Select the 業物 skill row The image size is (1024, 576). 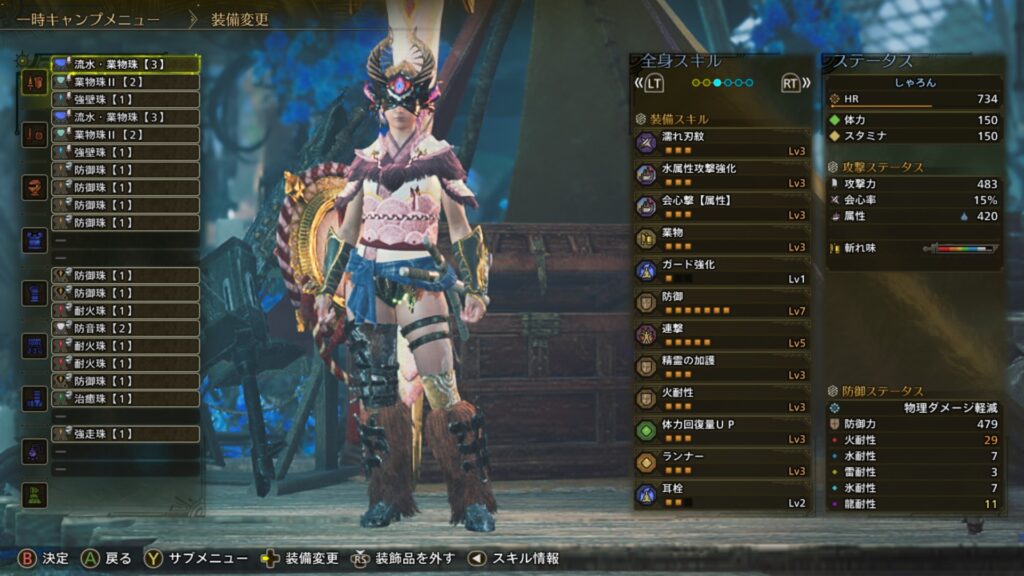721,239
